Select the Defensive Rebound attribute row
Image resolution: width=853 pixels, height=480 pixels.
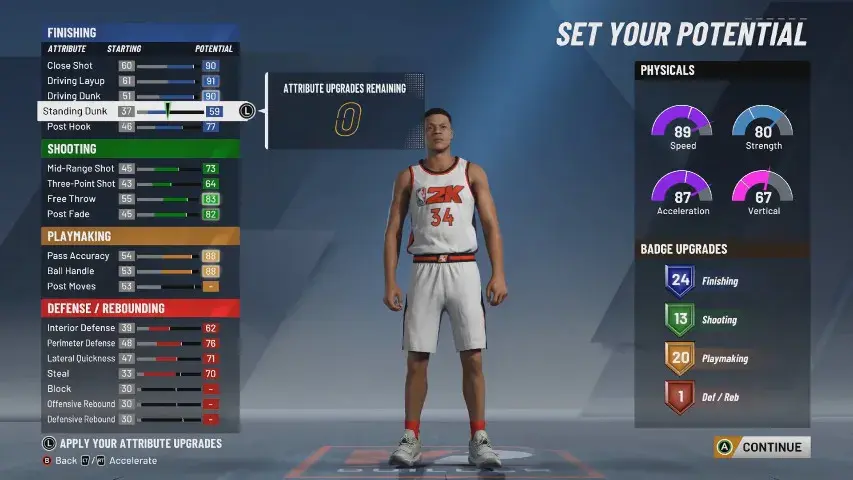pos(137,419)
